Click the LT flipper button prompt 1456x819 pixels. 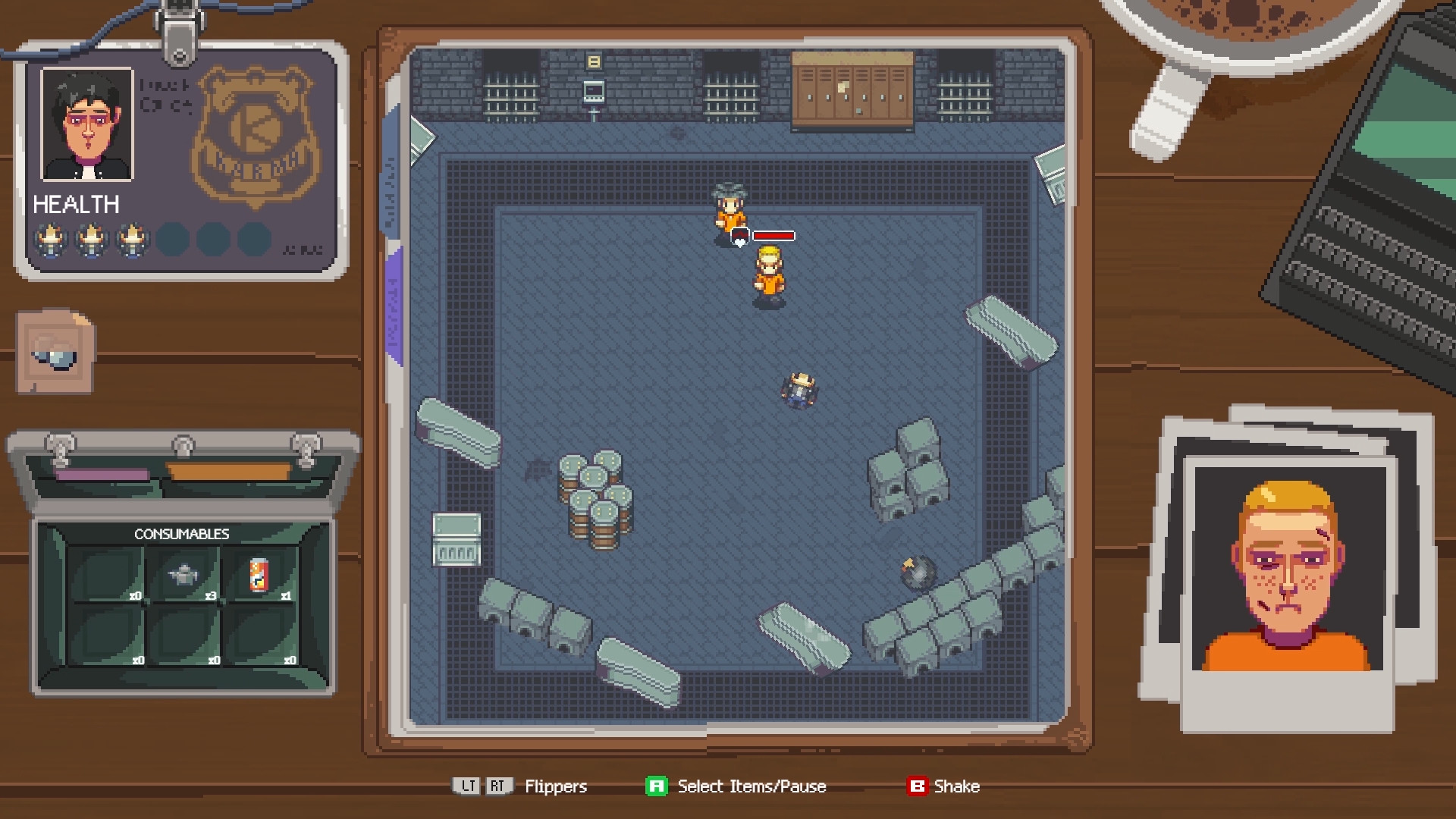467,786
